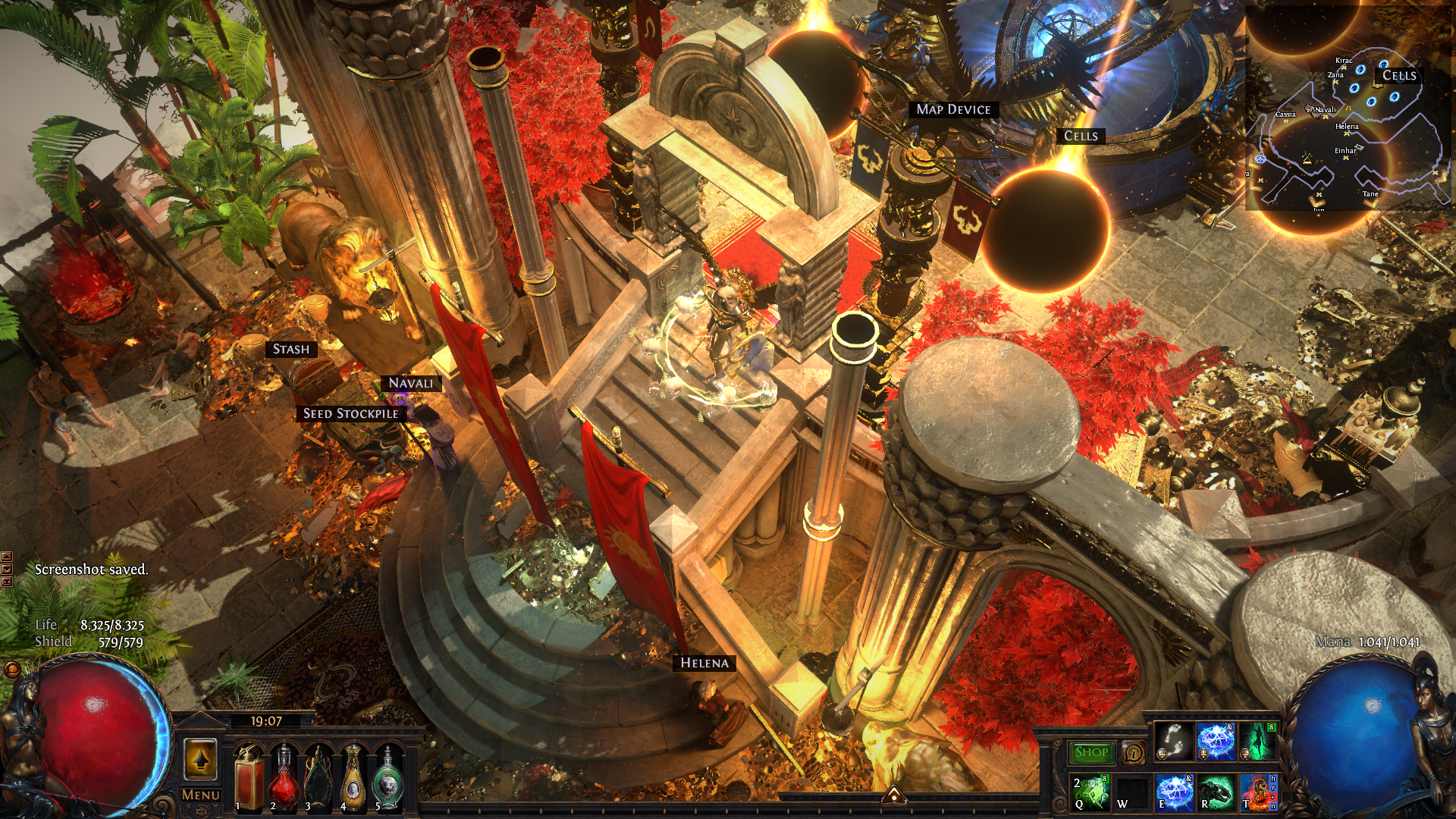
Task: Use the golden portrait flask in slot 4
Action: tap(353, 777)
